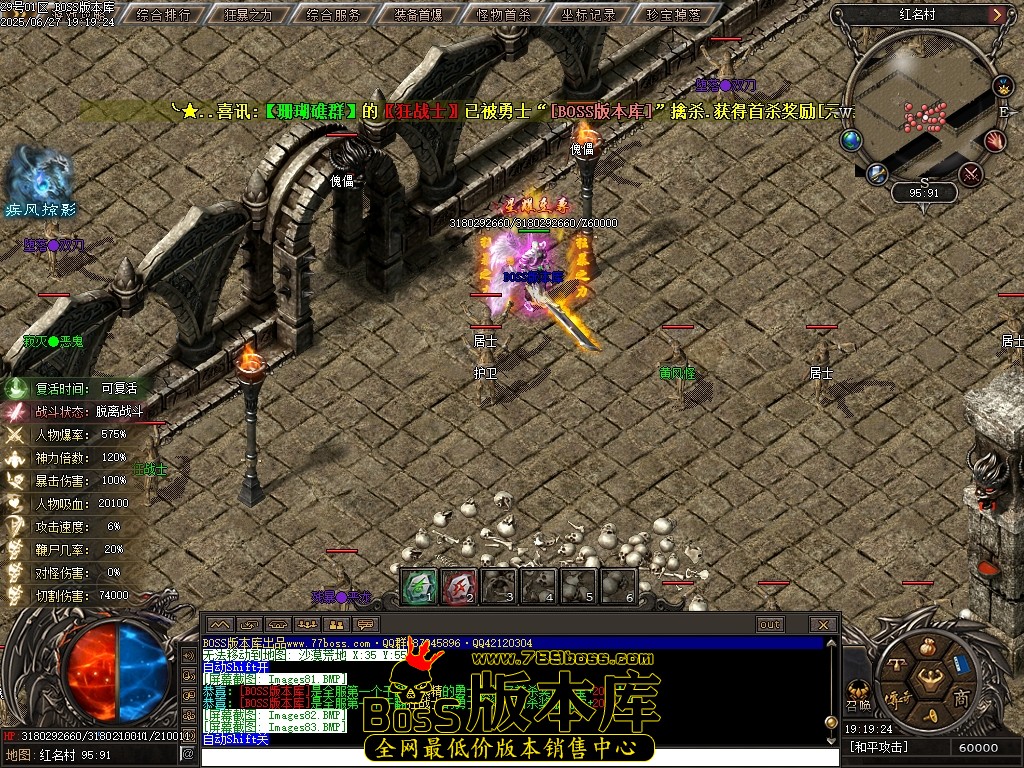Use the green gem in hotbar slot 1
This screenshot has height=768, width=1024.
coord(420,586)
